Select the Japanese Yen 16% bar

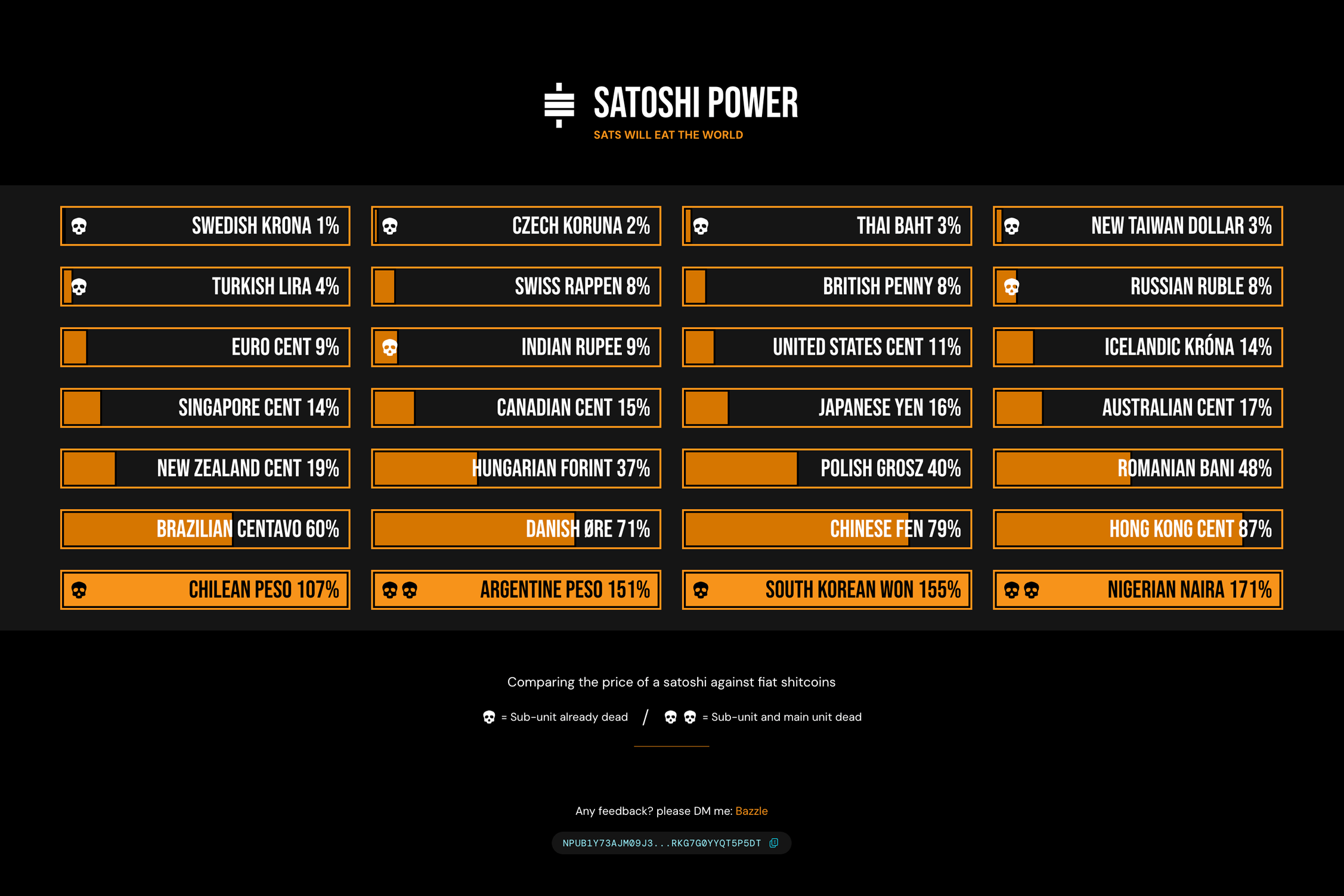827,408
